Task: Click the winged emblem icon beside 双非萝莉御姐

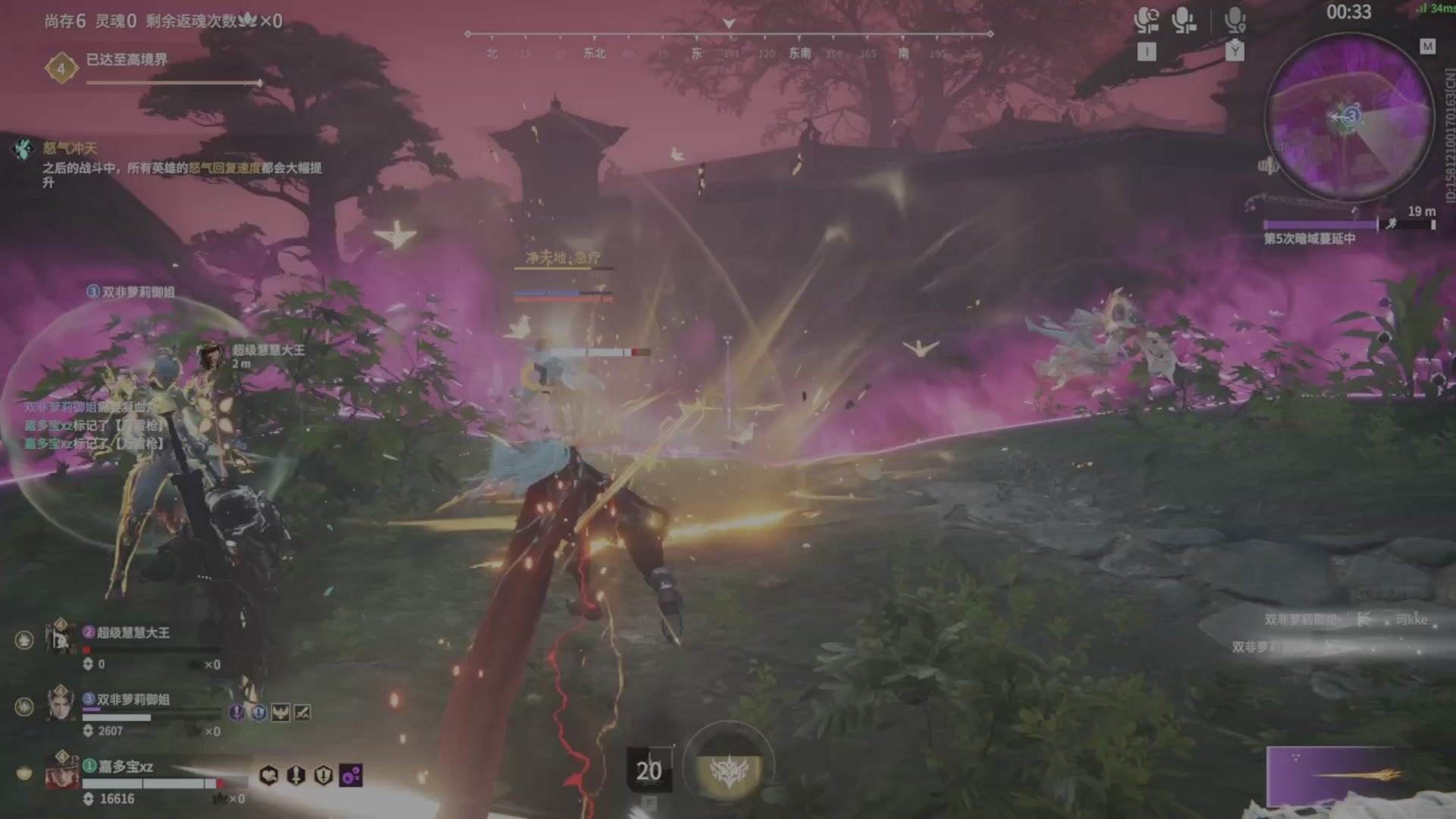Action: (281, 712)
